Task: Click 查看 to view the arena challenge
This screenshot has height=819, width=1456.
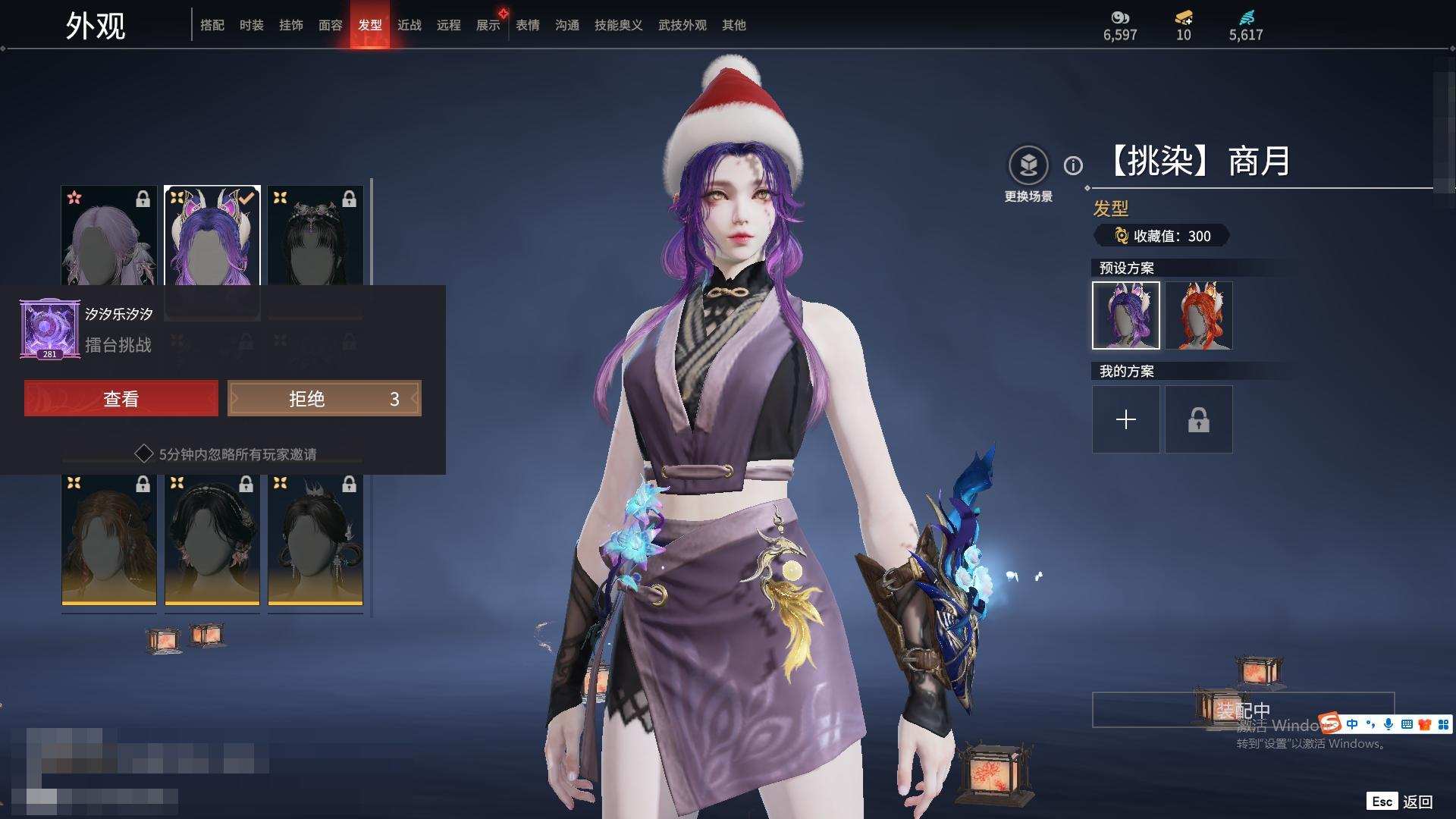Action: 121,399
